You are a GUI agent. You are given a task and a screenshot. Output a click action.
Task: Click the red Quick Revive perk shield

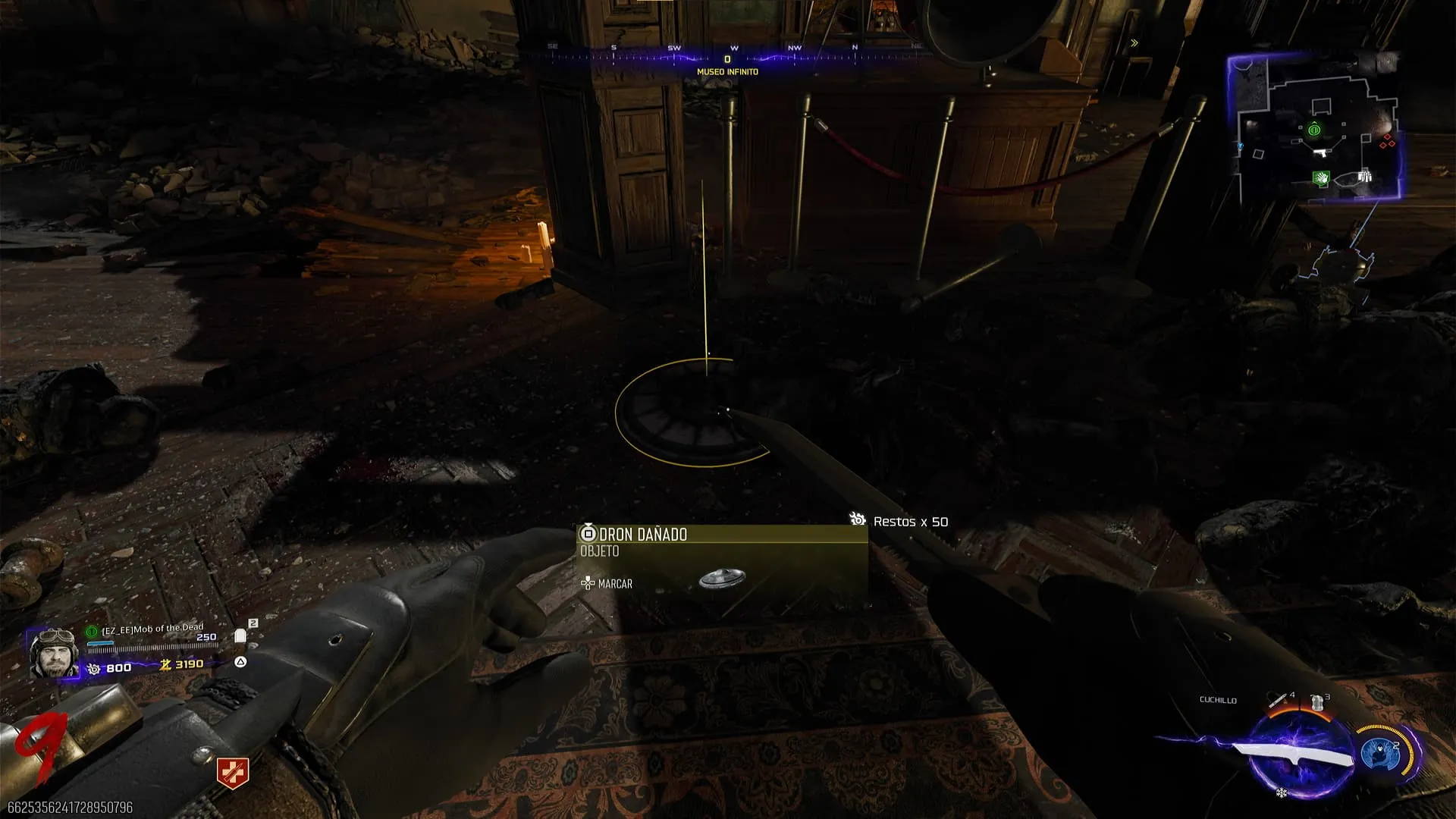[x=232, y=772]
